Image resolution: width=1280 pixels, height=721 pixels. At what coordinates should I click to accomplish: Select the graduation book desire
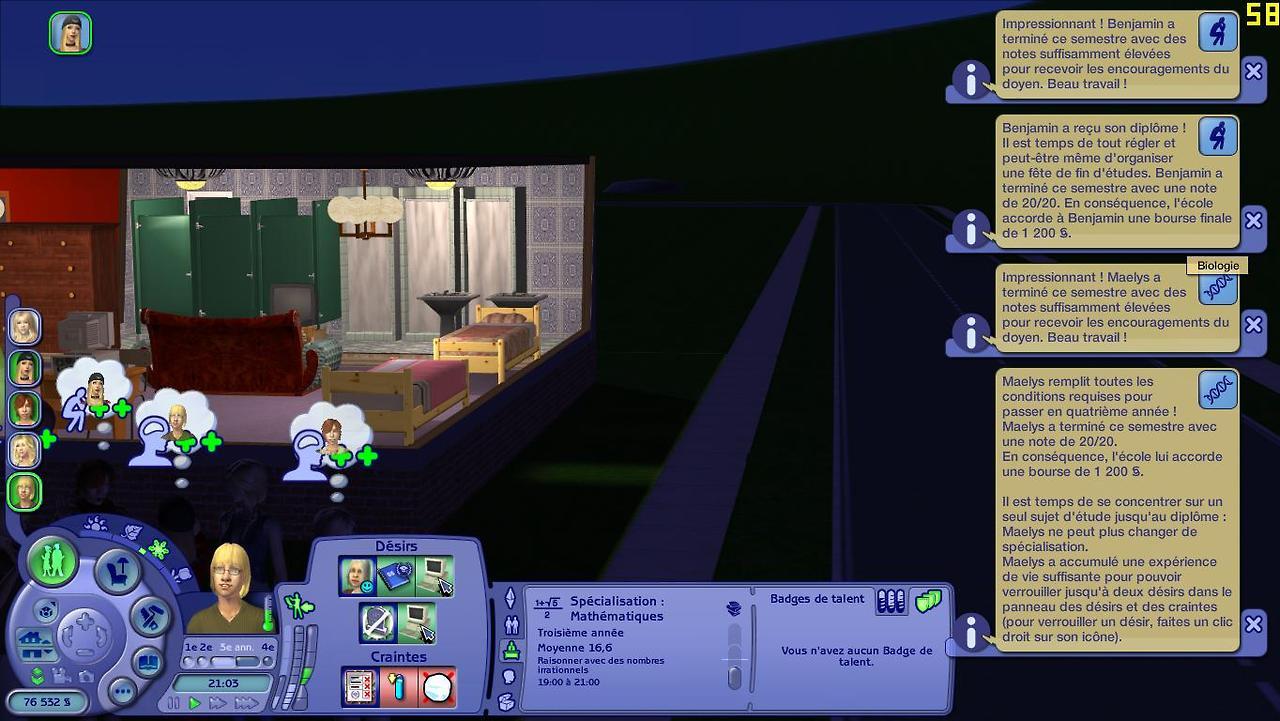395,576
